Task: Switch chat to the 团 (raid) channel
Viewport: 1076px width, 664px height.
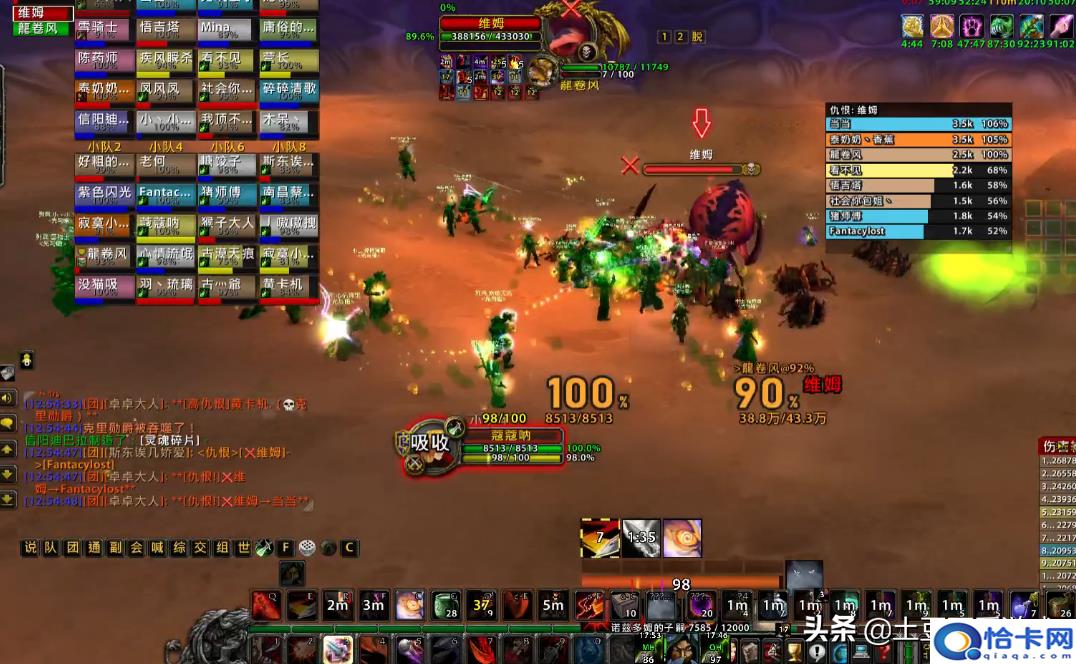Action: click(72, 548)
